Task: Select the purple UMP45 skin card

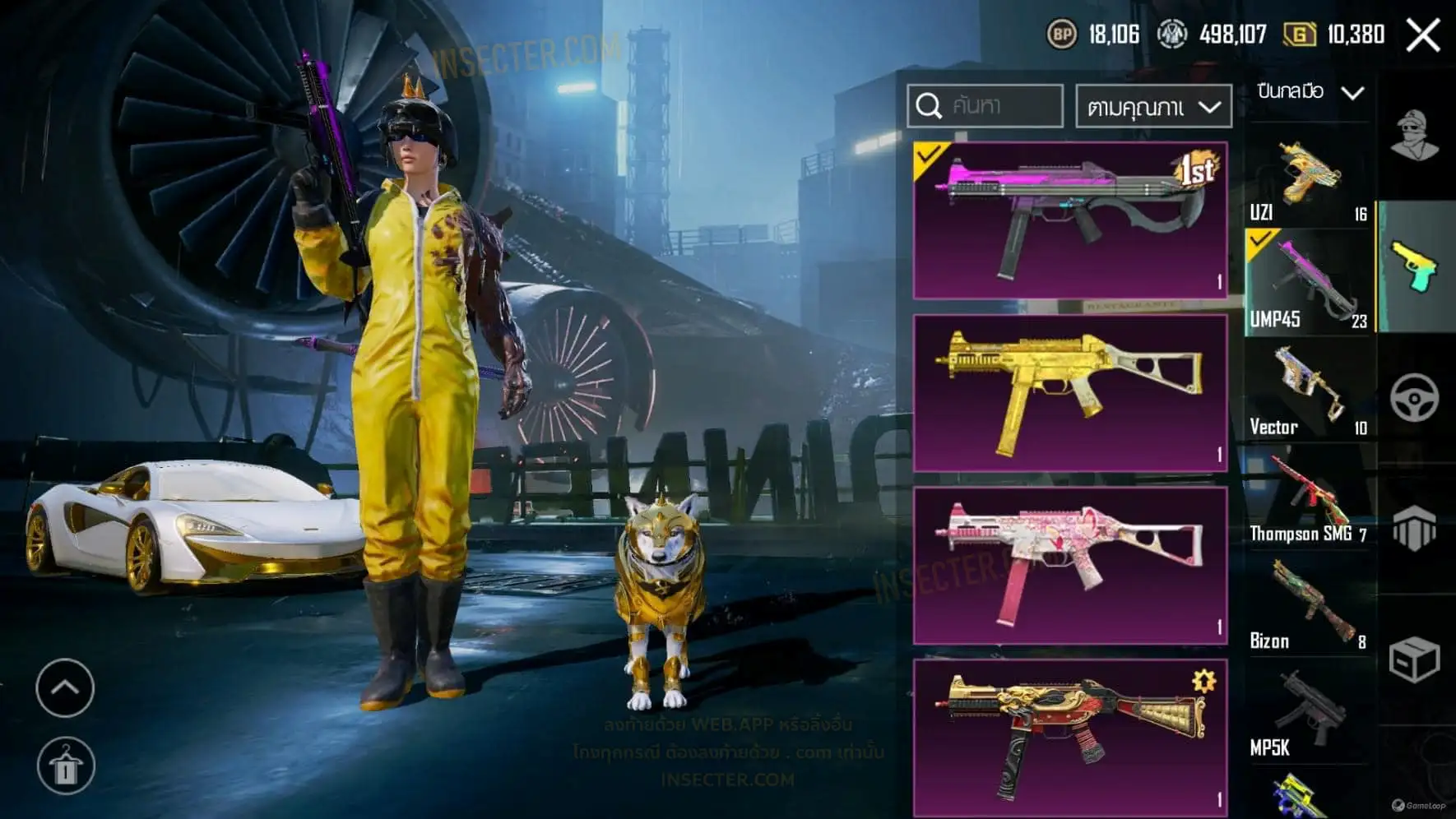Action: click(1070, 220)
